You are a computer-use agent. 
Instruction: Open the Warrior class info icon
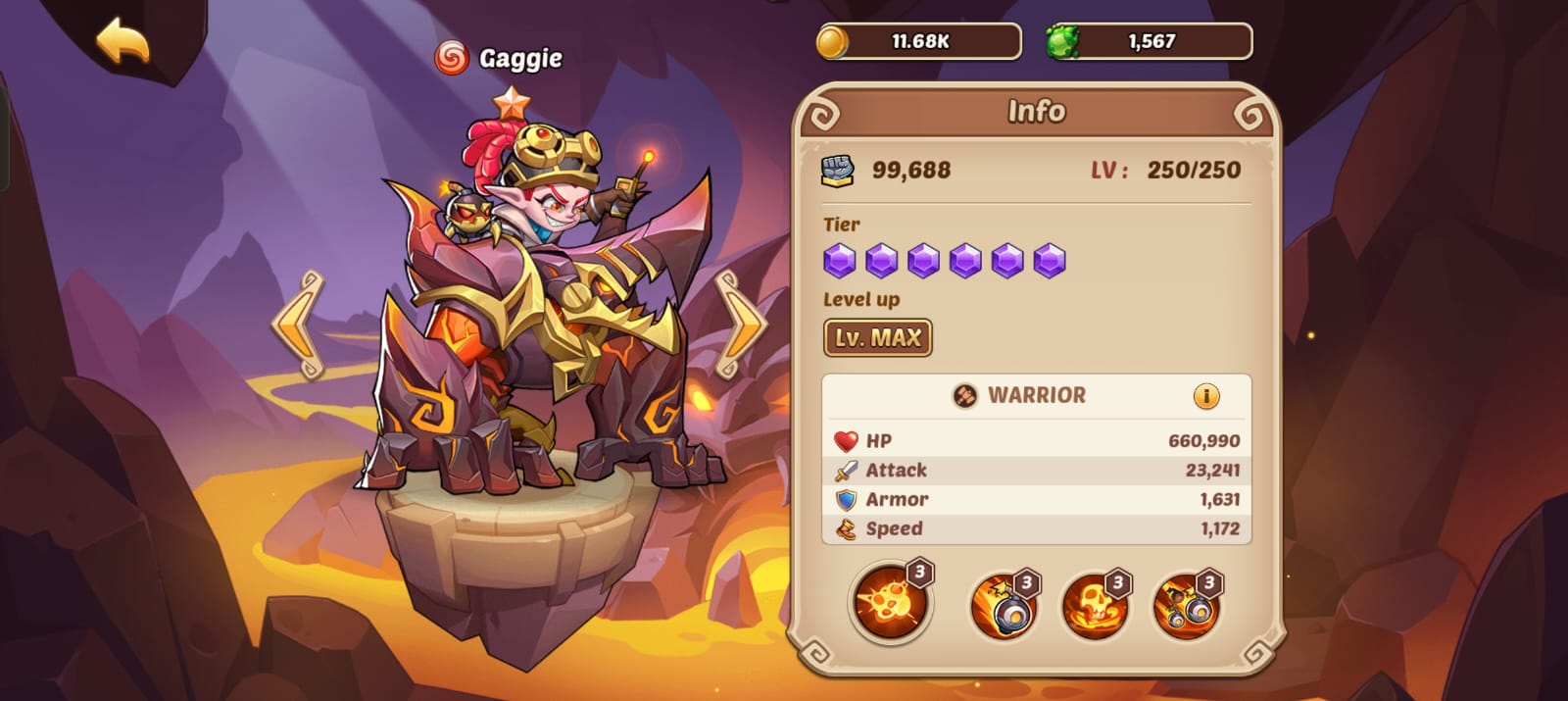pos(1206,396)
